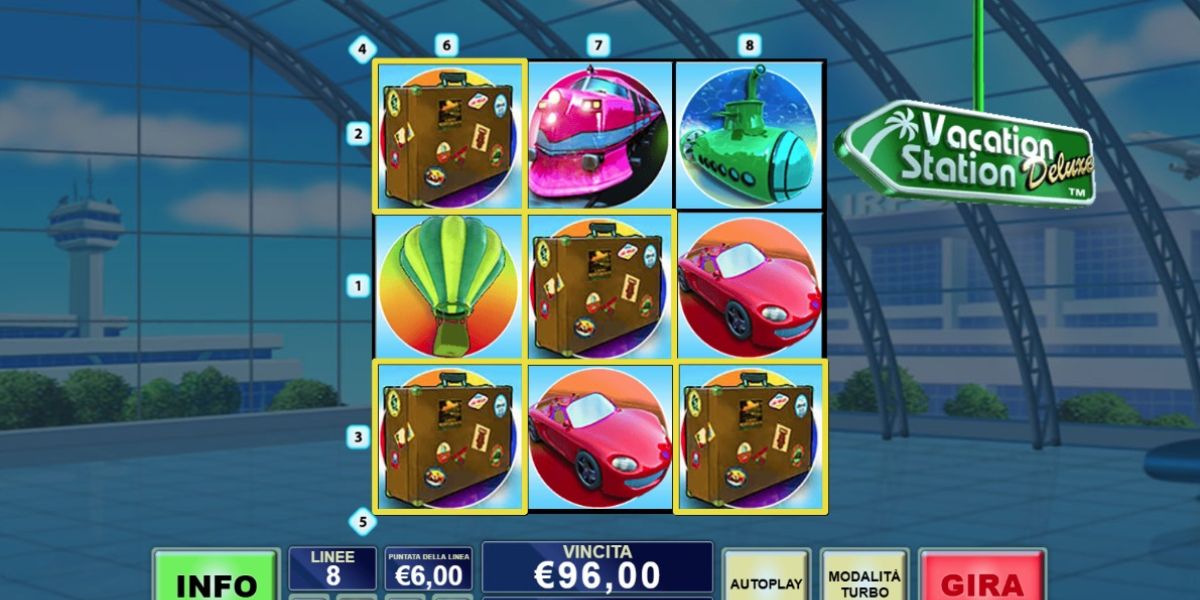Viewport: 1200px width, 600px height.
Task: Spin the reels with GIRA
Action: [x=982, y=580]
